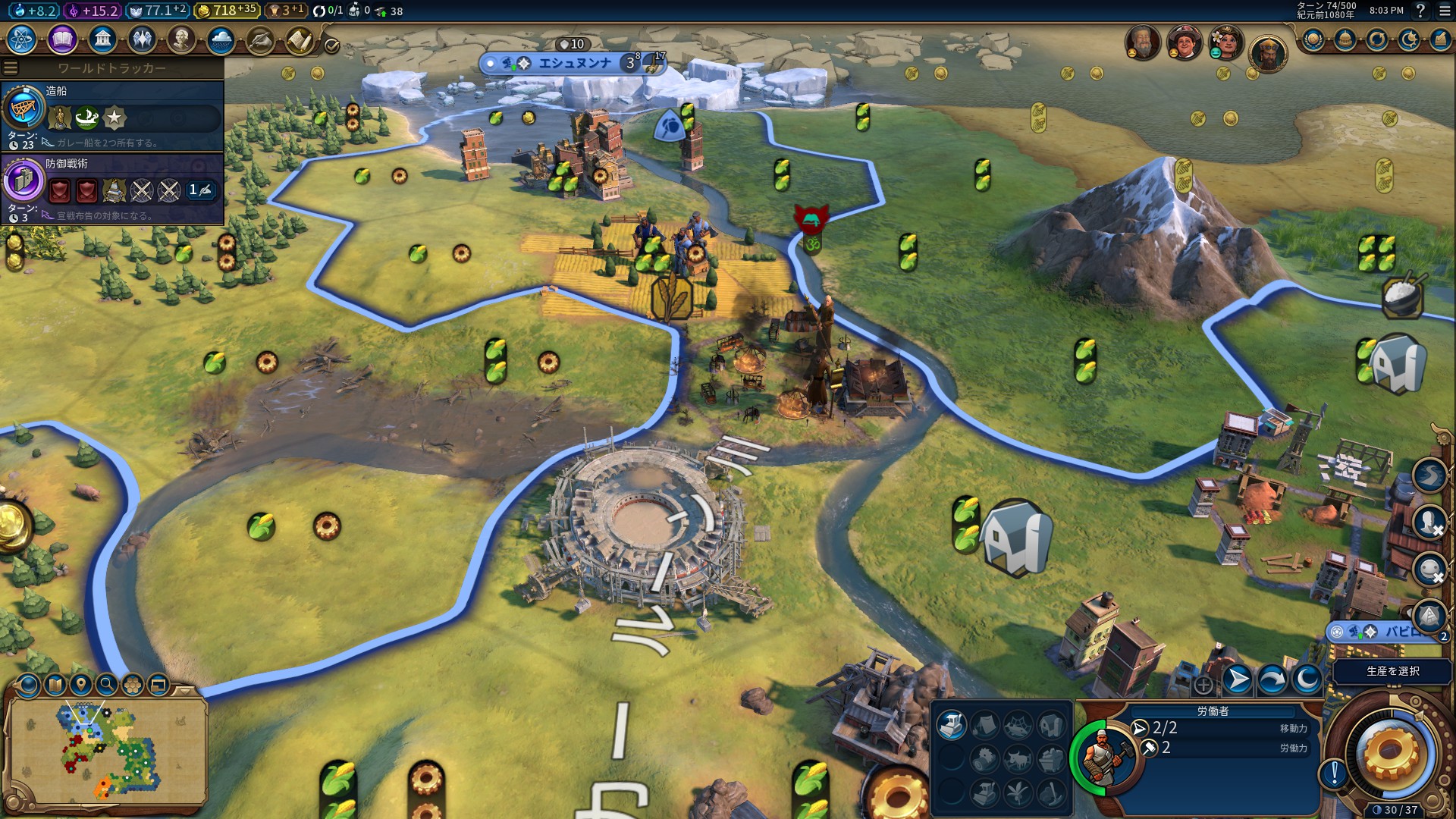Skip the worker's turn with curved arrow
This screenshot has width=1456, height=819.
pos(1272,679)
